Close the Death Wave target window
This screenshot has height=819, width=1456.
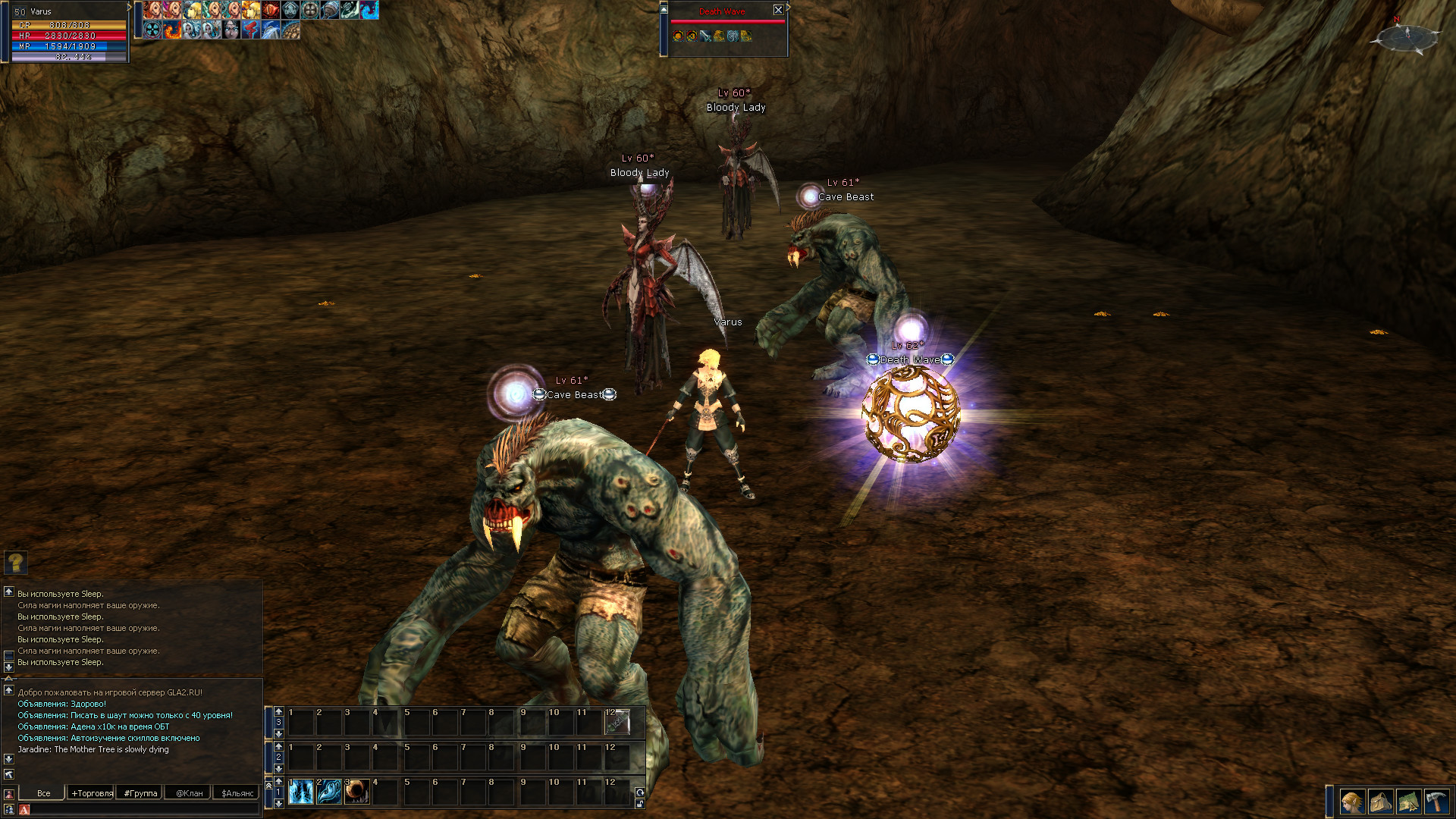778,10
